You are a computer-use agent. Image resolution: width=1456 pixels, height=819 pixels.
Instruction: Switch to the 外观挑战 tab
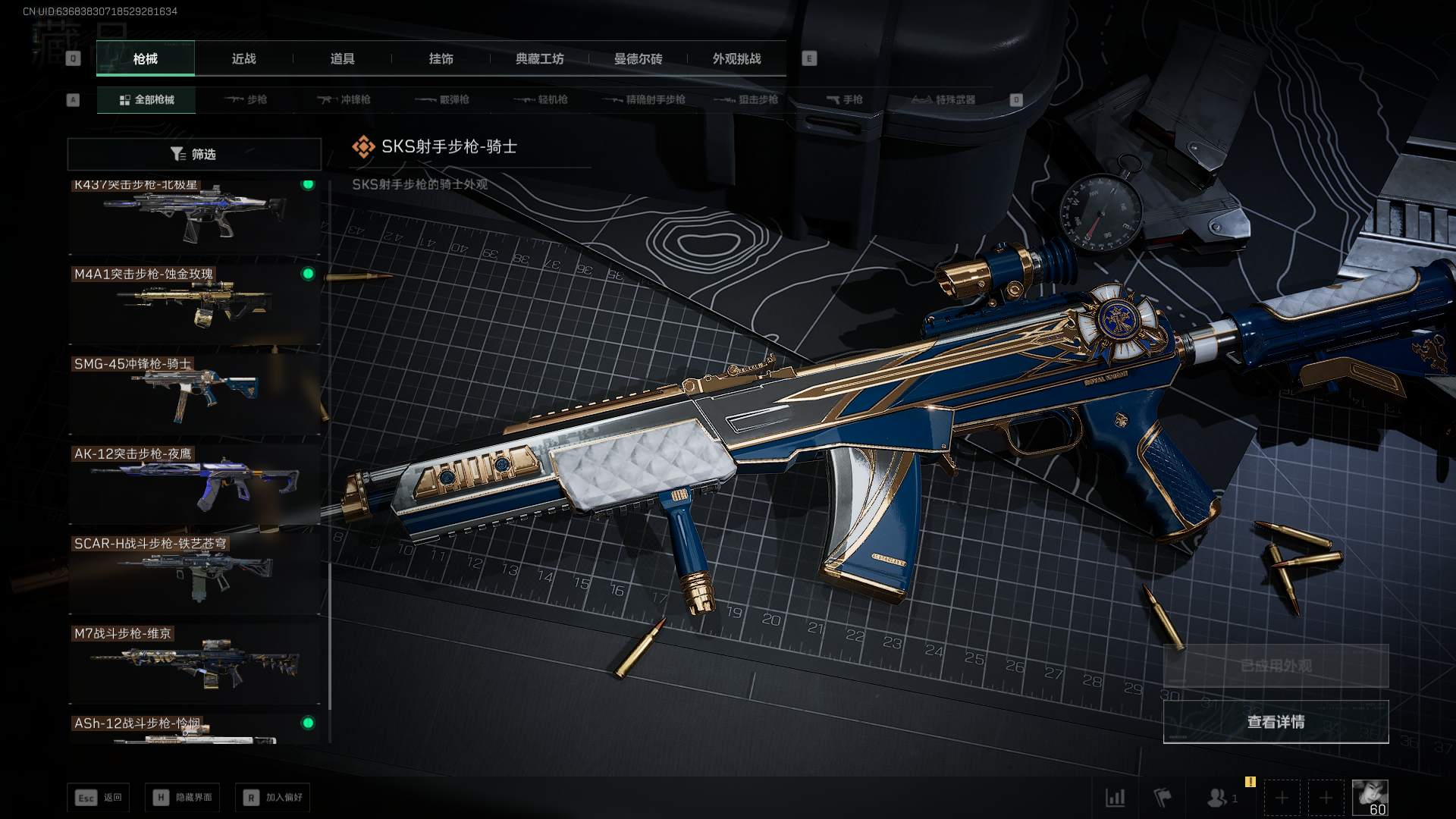click(736, 58)
